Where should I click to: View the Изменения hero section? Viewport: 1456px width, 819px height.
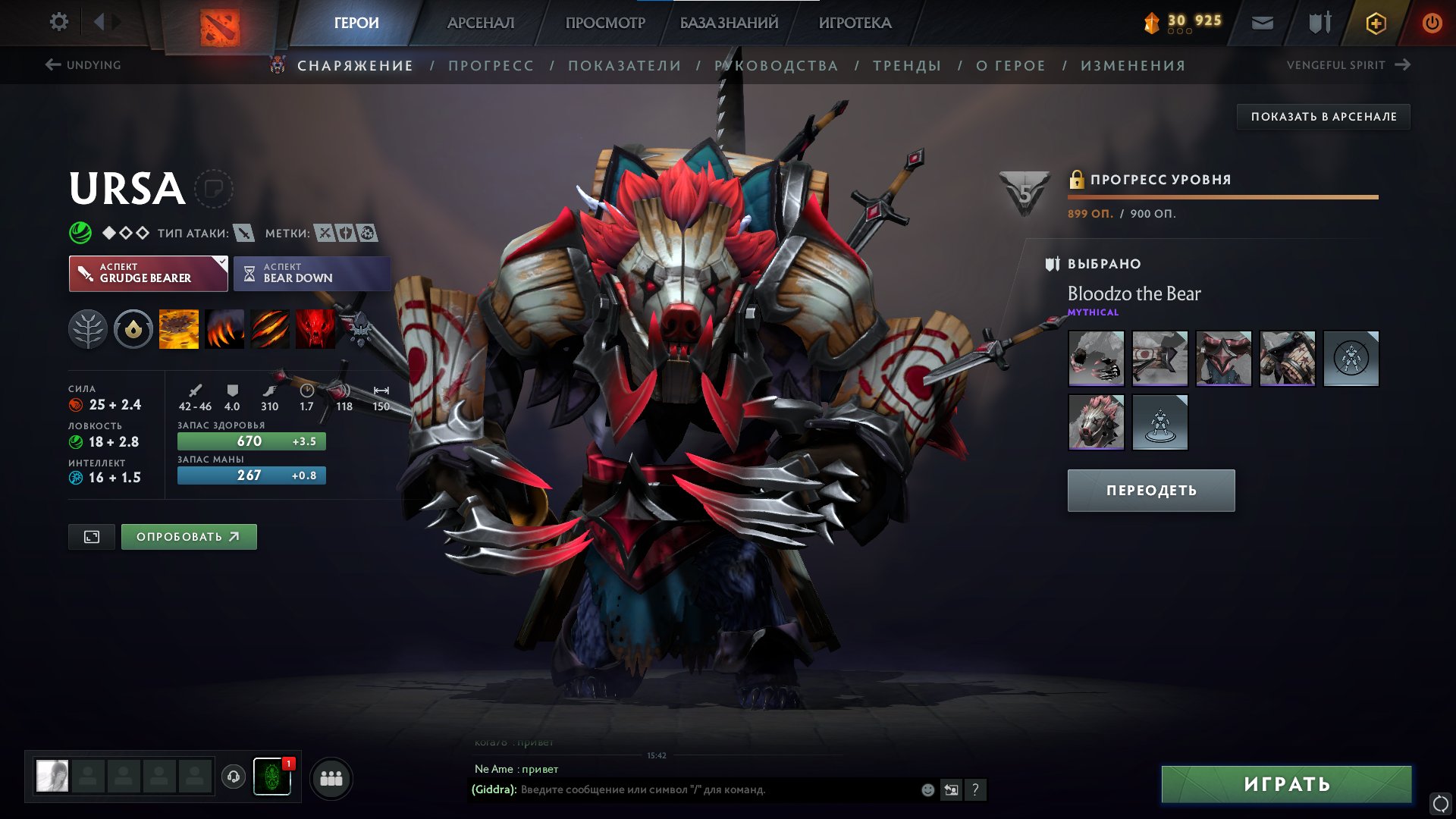[x=1132, y=66]
